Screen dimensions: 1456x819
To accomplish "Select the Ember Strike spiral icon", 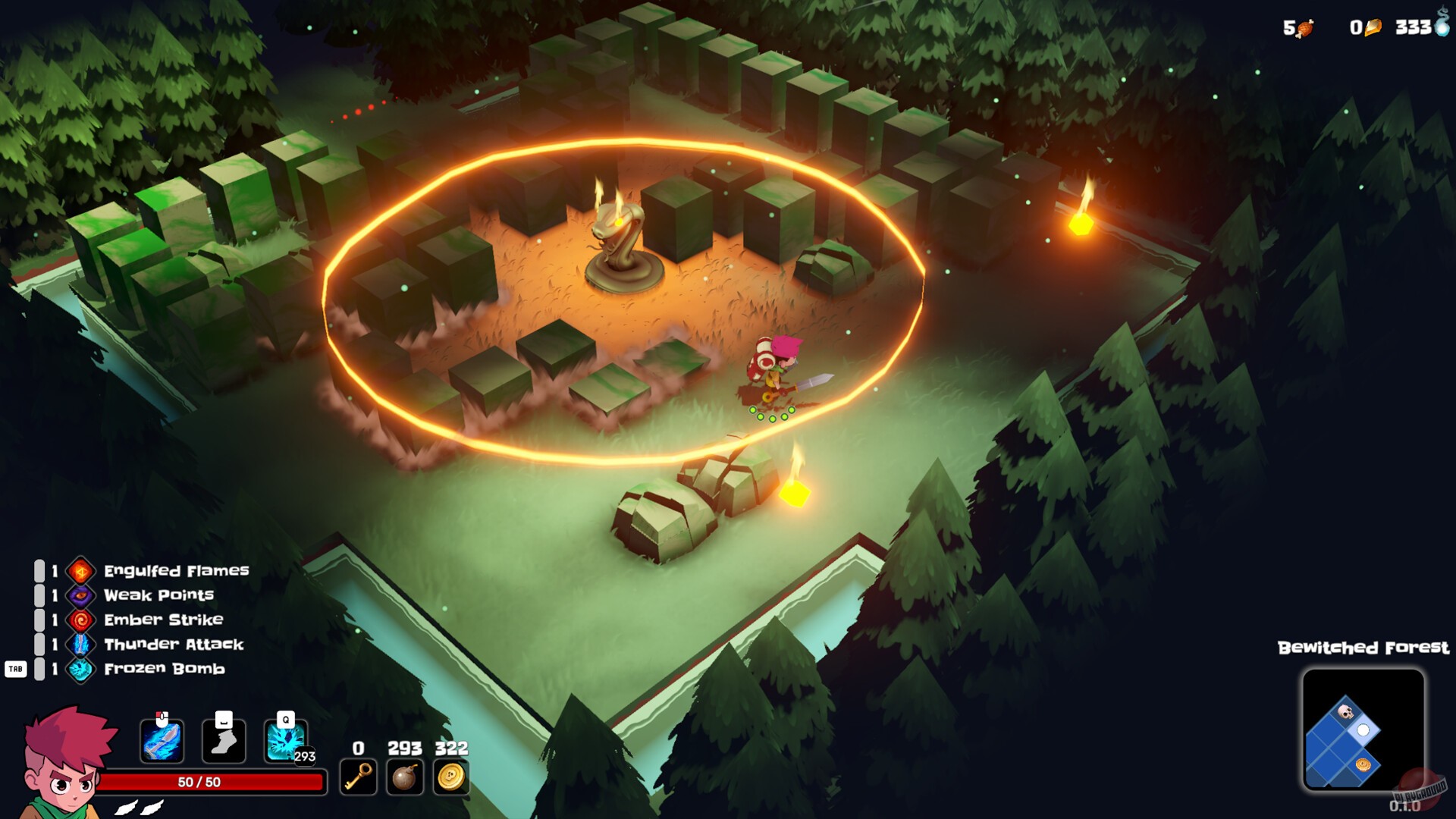I will (82, 620).
